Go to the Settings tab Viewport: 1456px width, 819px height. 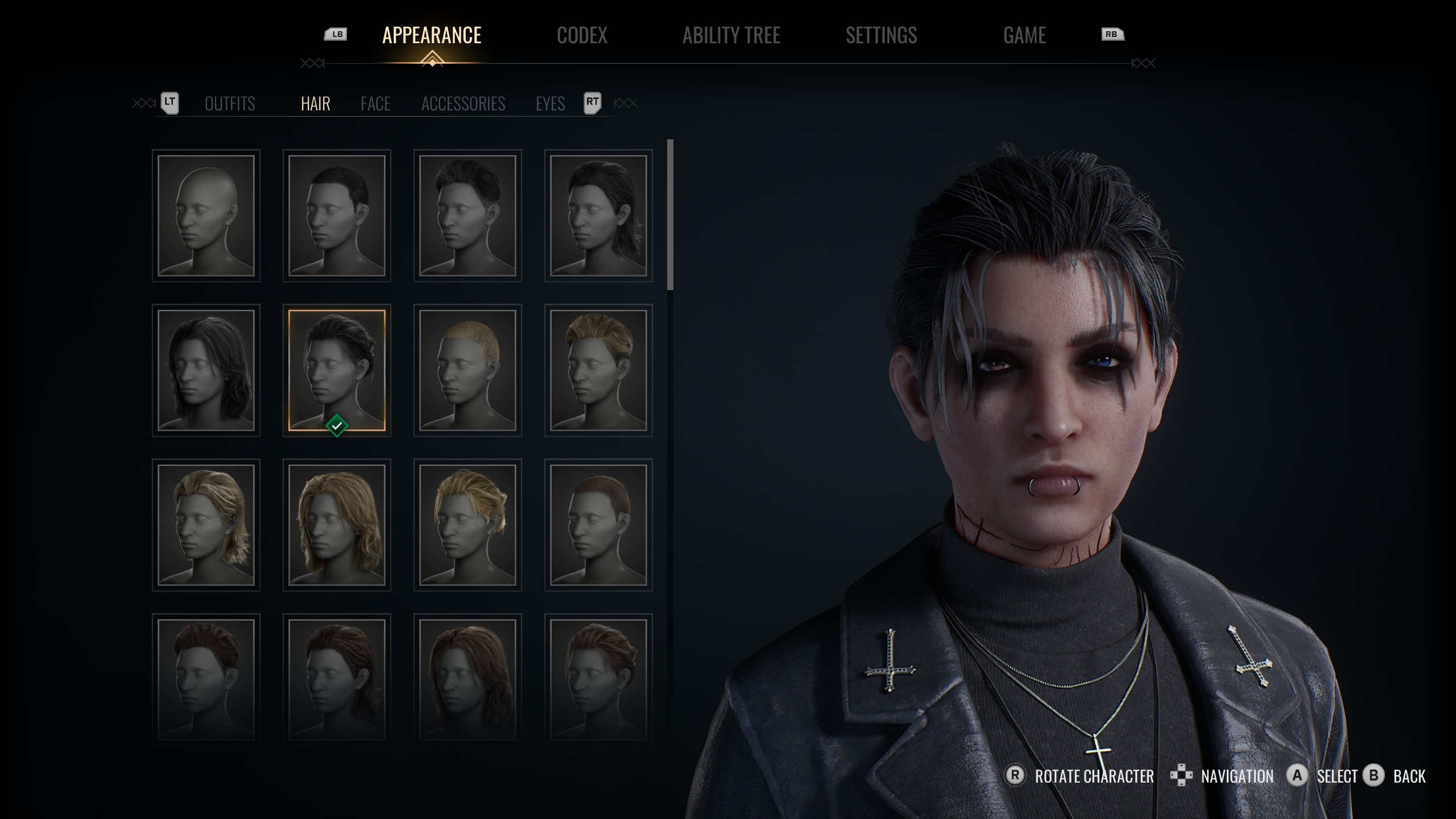881,35
